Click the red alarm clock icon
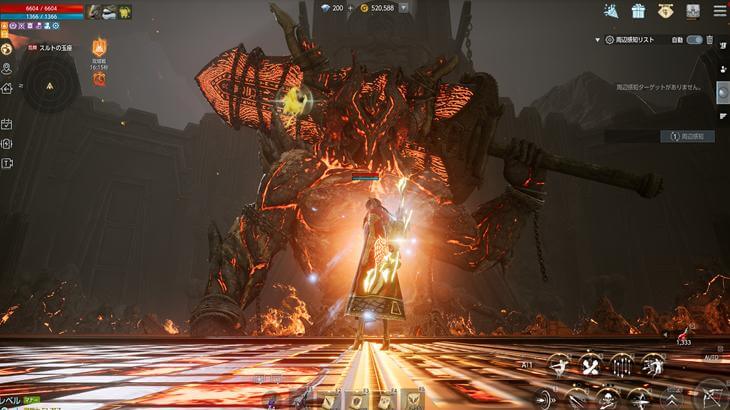The width and height of the screenshot is (730, 410). (99, 78)
